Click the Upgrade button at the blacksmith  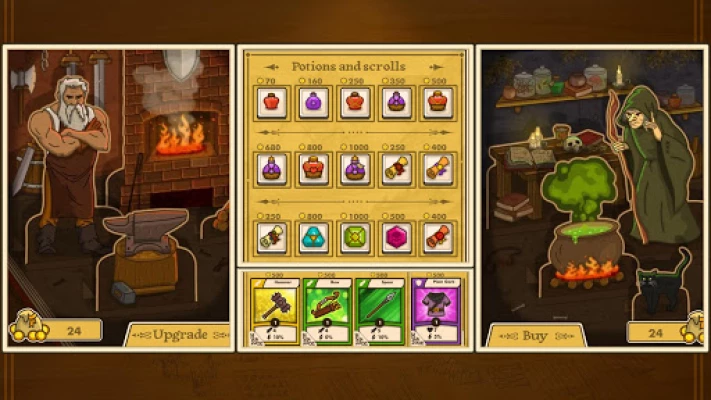(180, 332)
